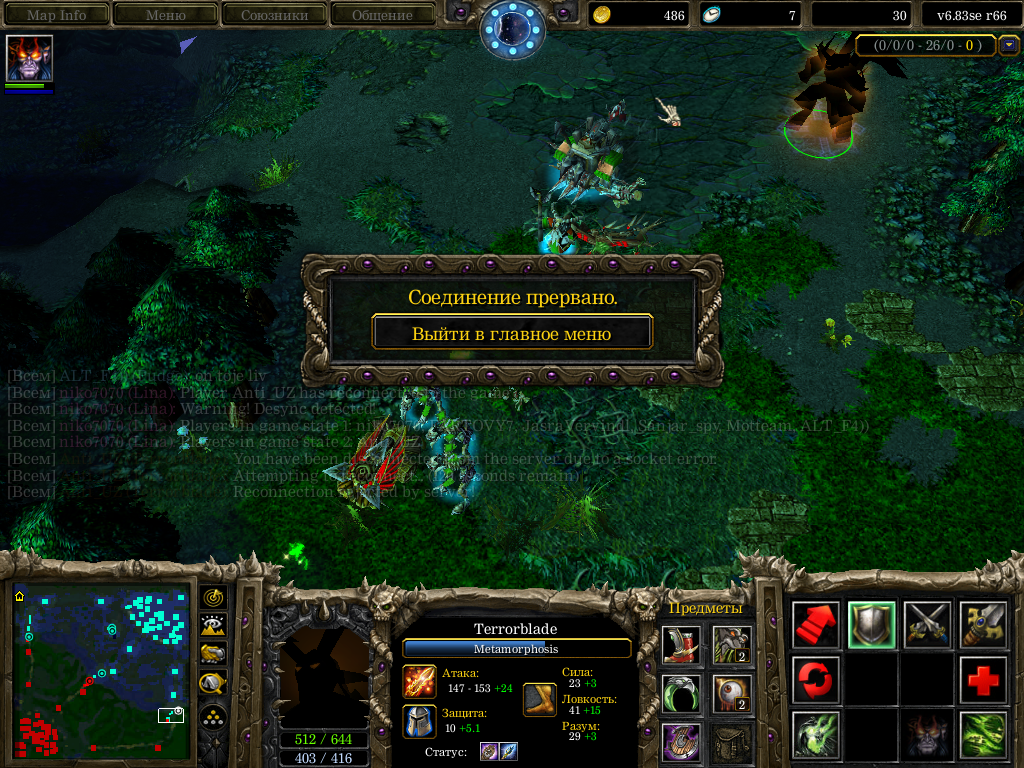
Task: Click the 'Выйти в главное меню' button
Action: click(511, 333)
